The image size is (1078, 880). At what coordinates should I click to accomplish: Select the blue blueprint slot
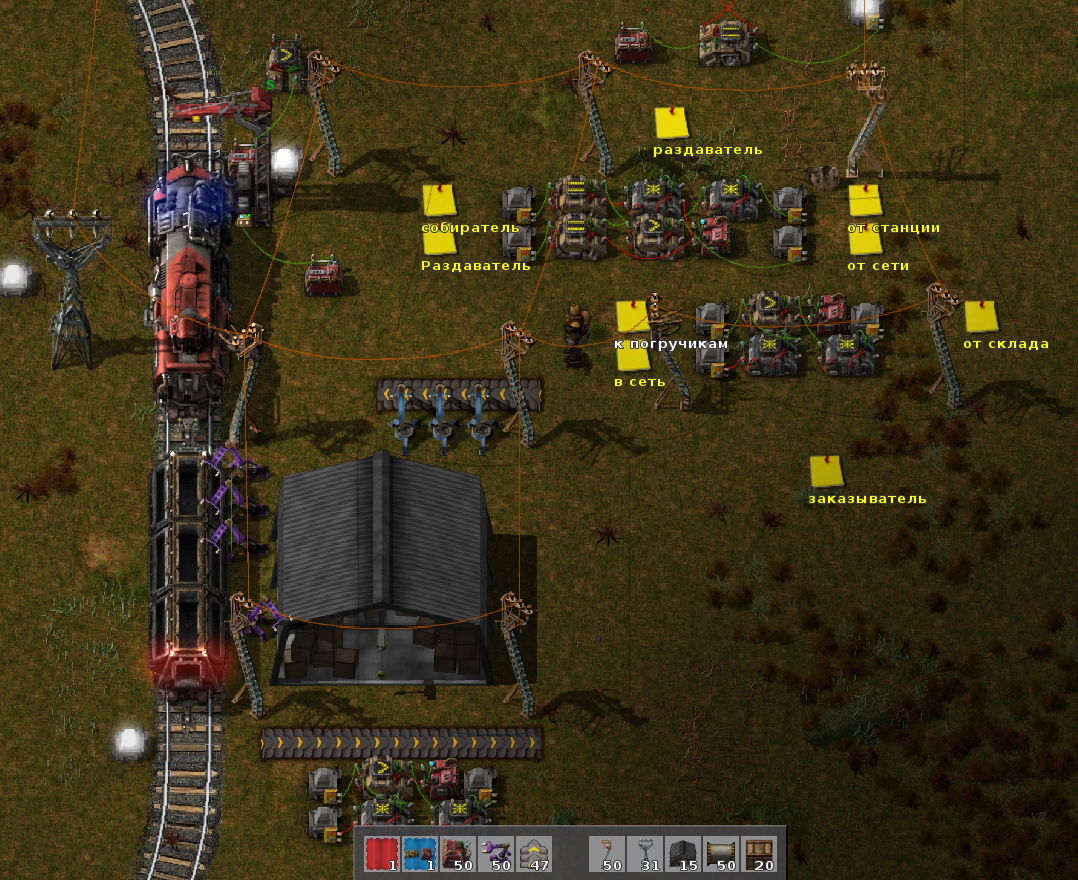tap(419, 854)
